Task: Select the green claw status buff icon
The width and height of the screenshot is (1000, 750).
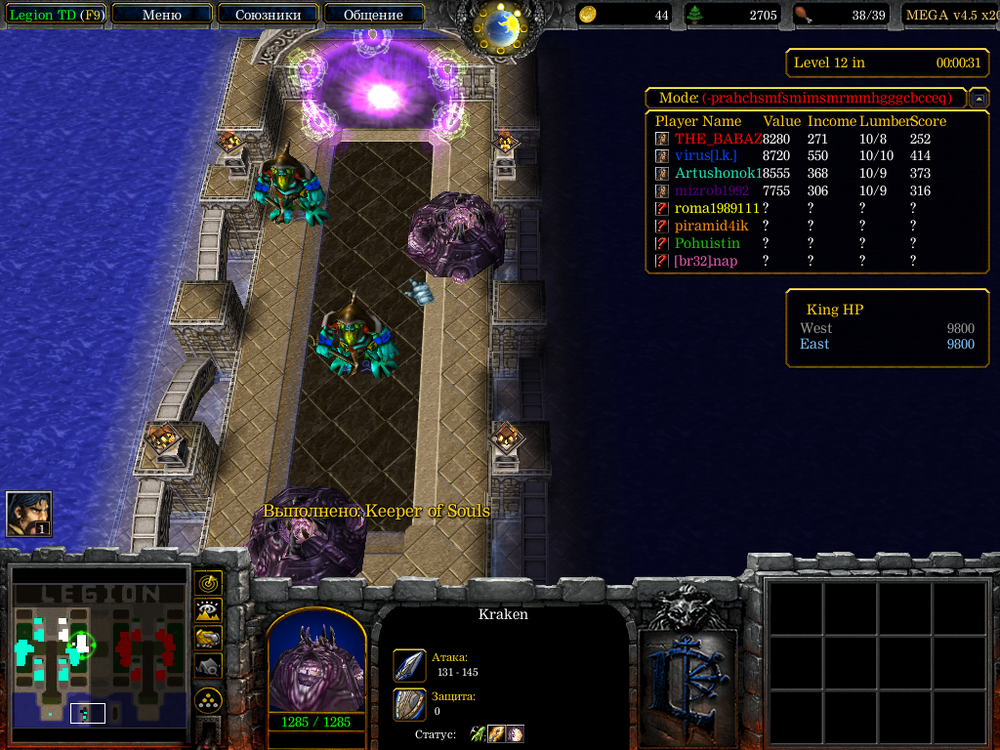Action: tap(478, 734)
